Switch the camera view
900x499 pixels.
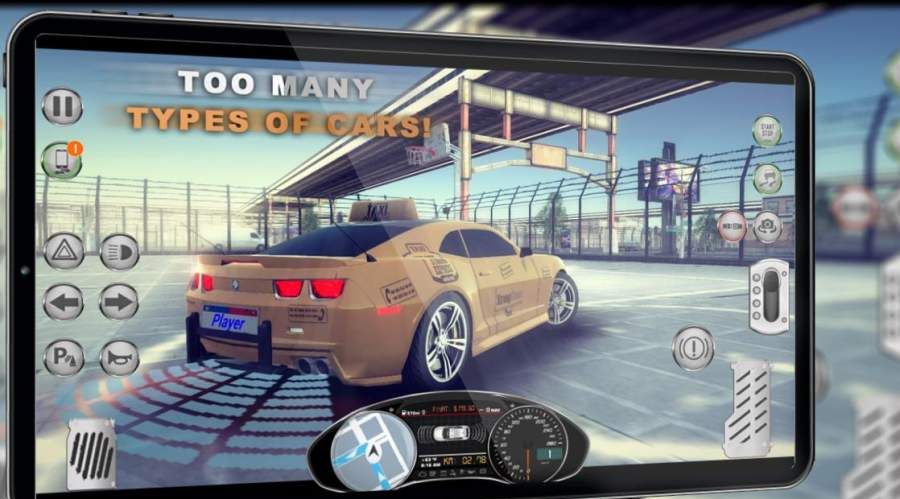(768, 227)
